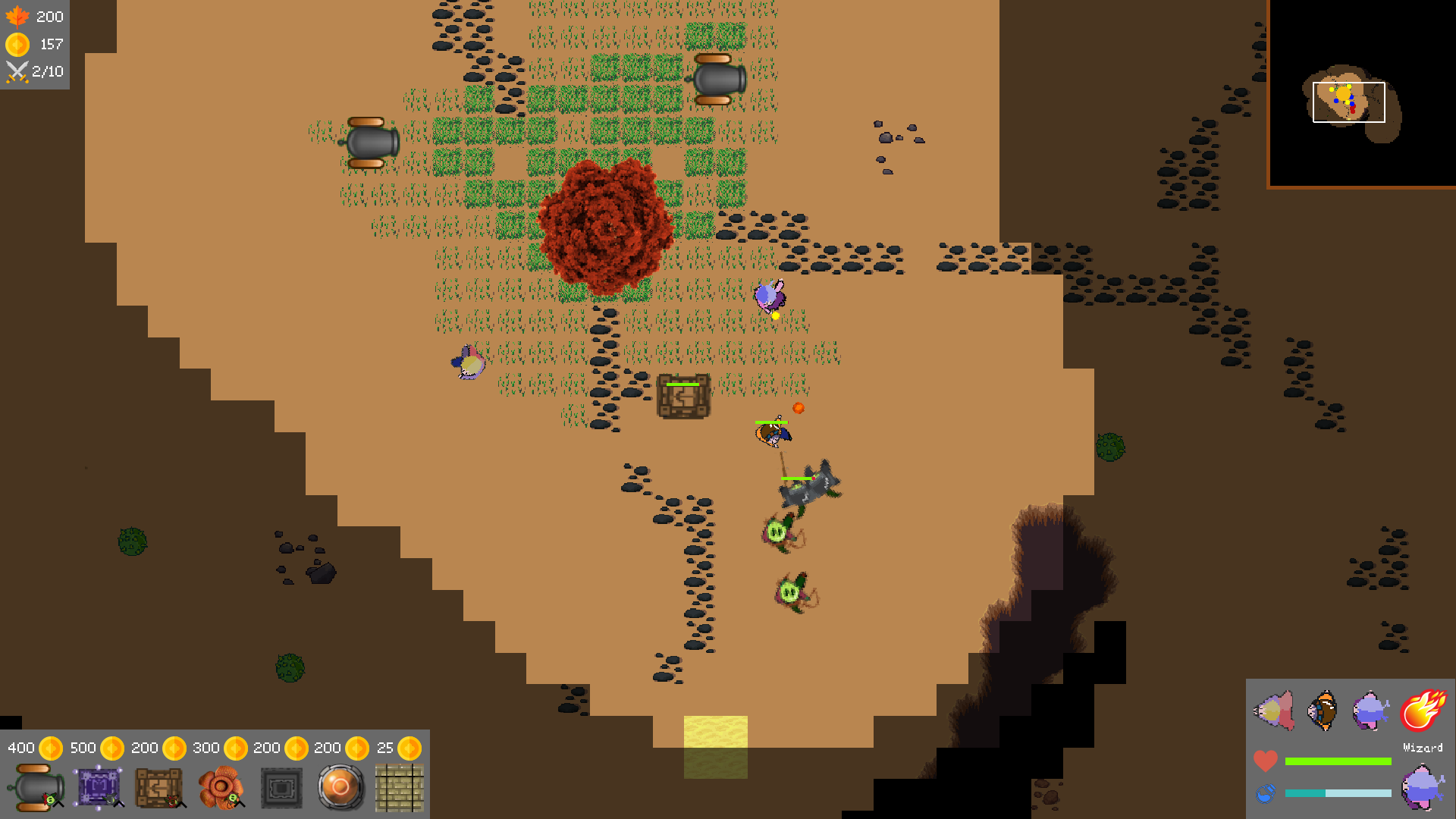Choose the purple magic rug building
This screenshot has width=1456, height=819.
[98, 787]
